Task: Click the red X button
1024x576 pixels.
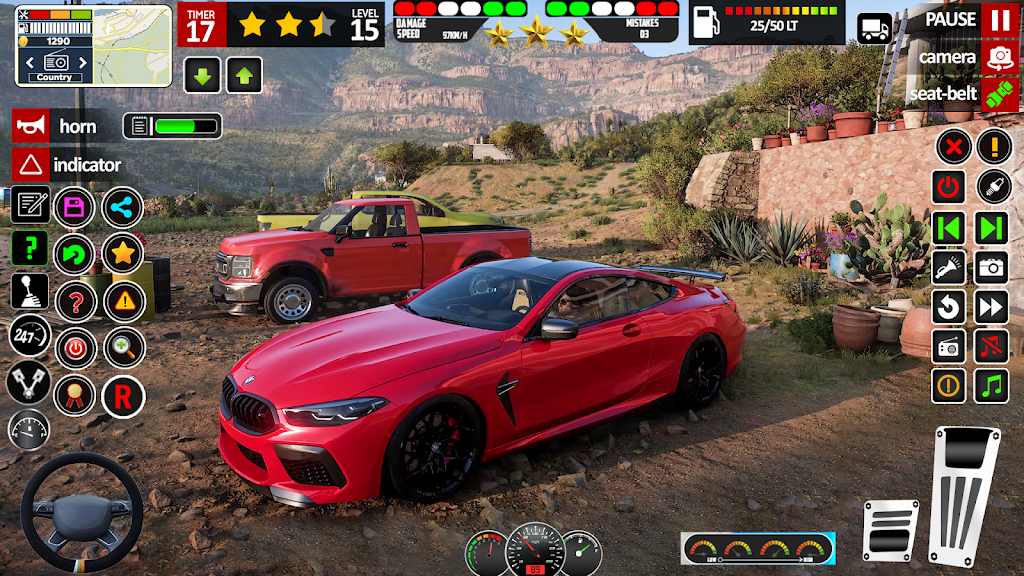Action: (x=953, y=148)
